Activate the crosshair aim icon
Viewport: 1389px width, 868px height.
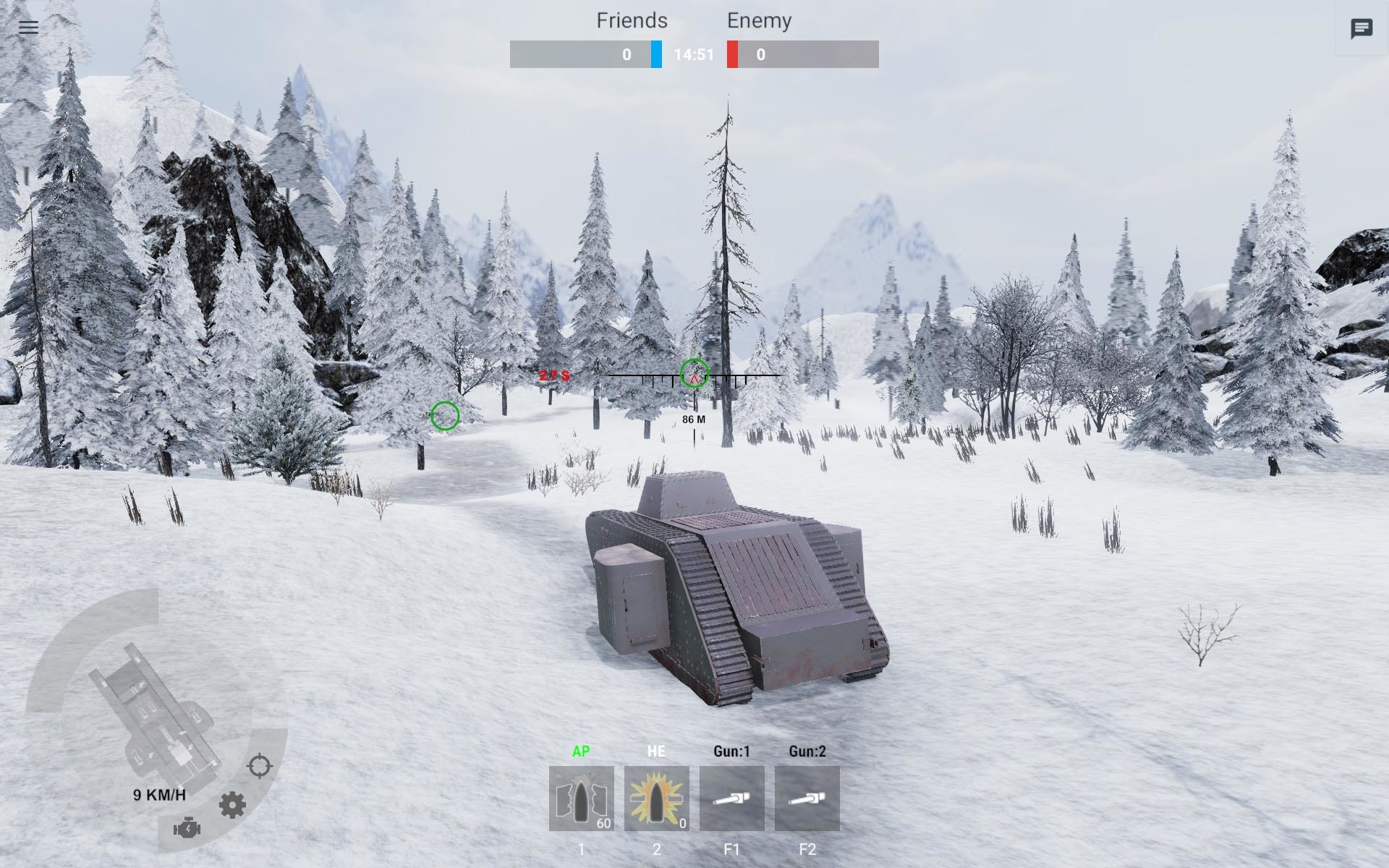(x=259, y=765)
